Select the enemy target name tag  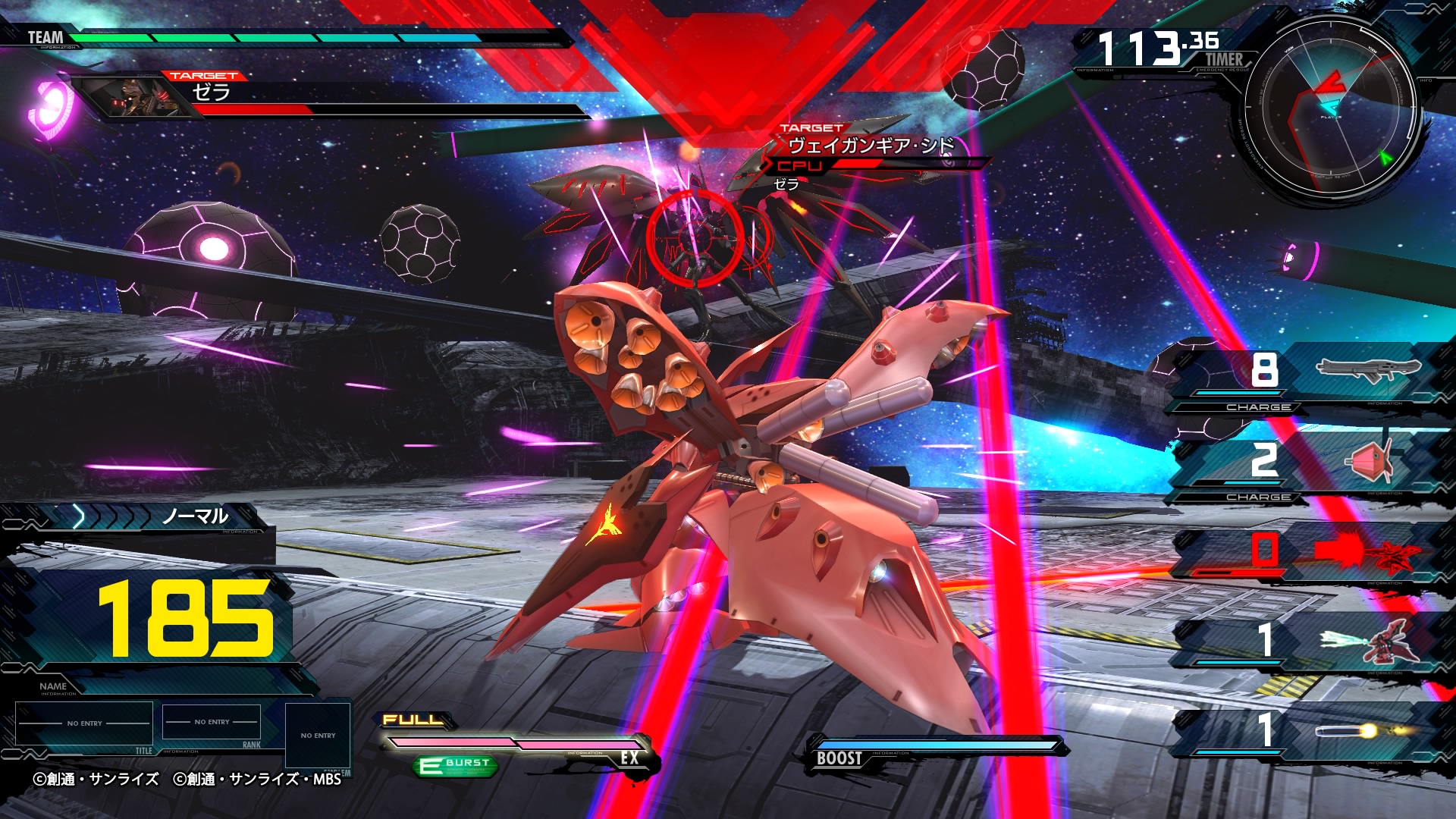[870, 146]
